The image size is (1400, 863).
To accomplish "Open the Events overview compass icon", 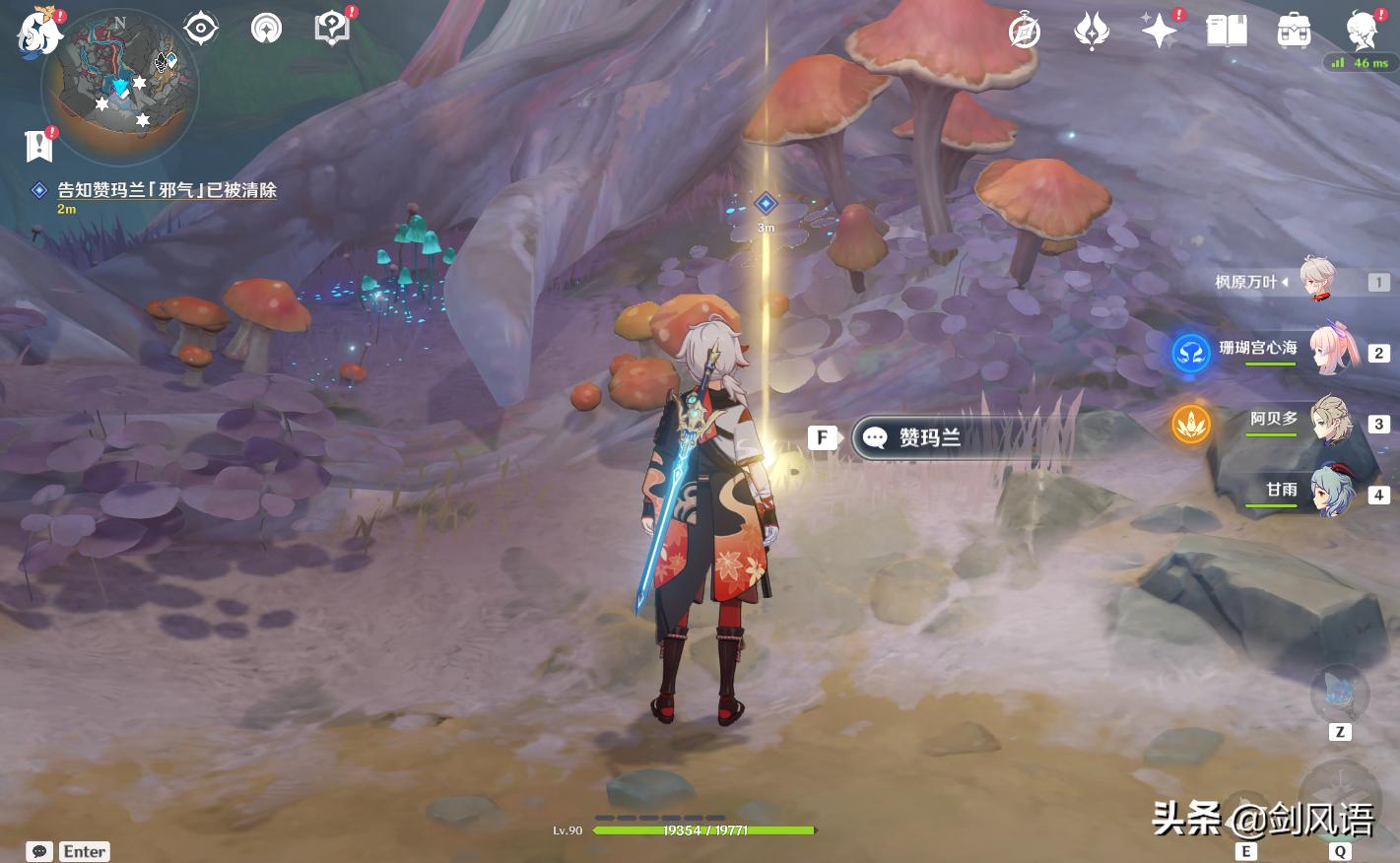I will tap(1024, 31).
